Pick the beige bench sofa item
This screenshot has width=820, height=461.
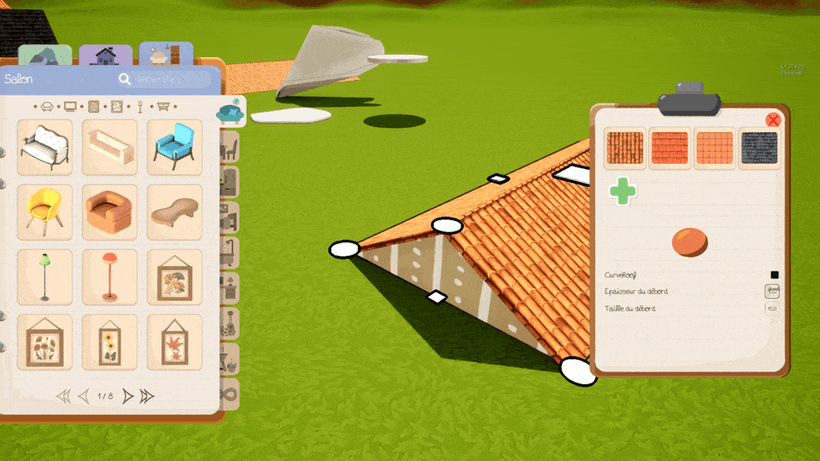coord(110,148)
